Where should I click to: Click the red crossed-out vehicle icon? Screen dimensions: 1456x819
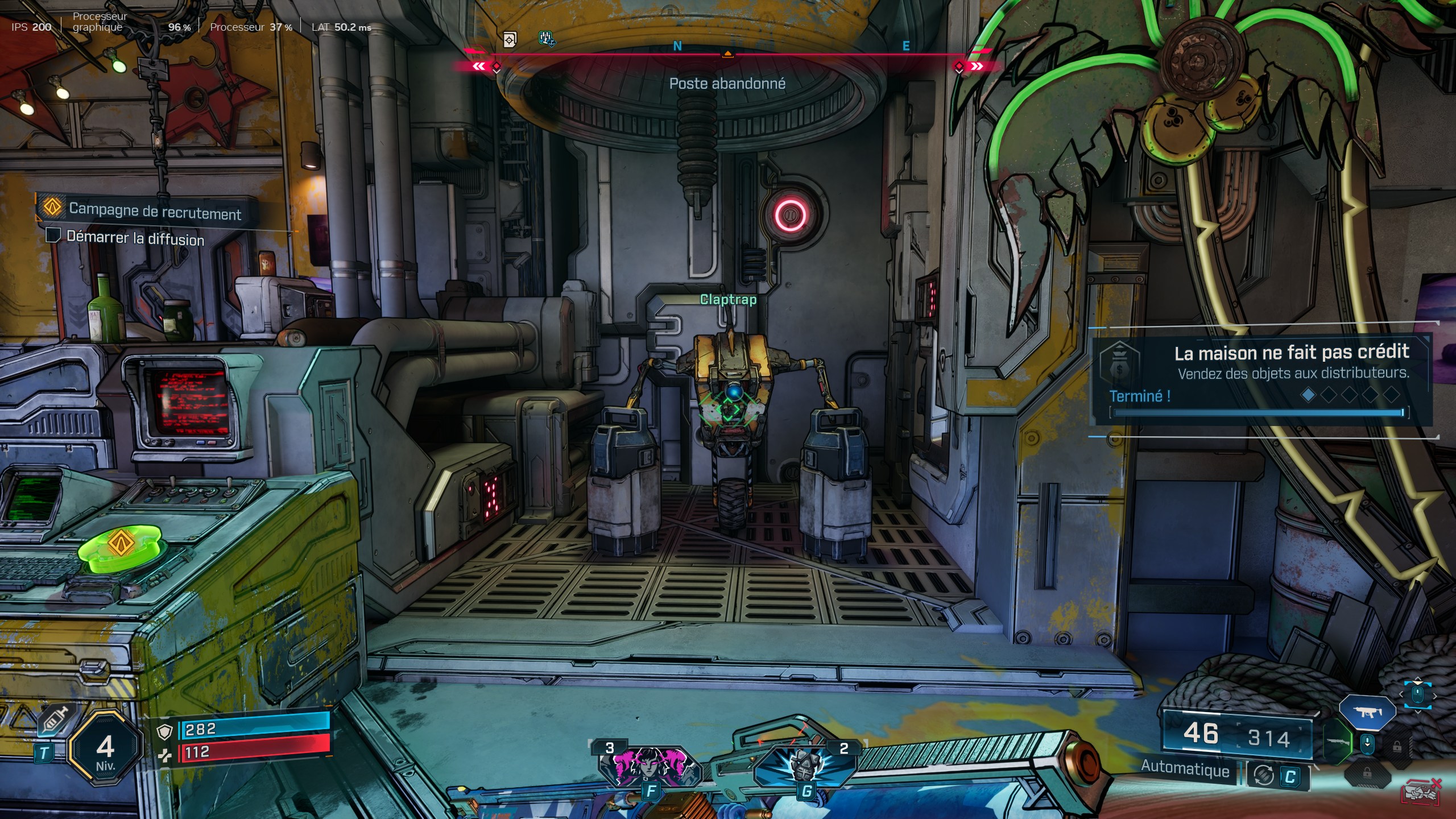point(1421,793)
